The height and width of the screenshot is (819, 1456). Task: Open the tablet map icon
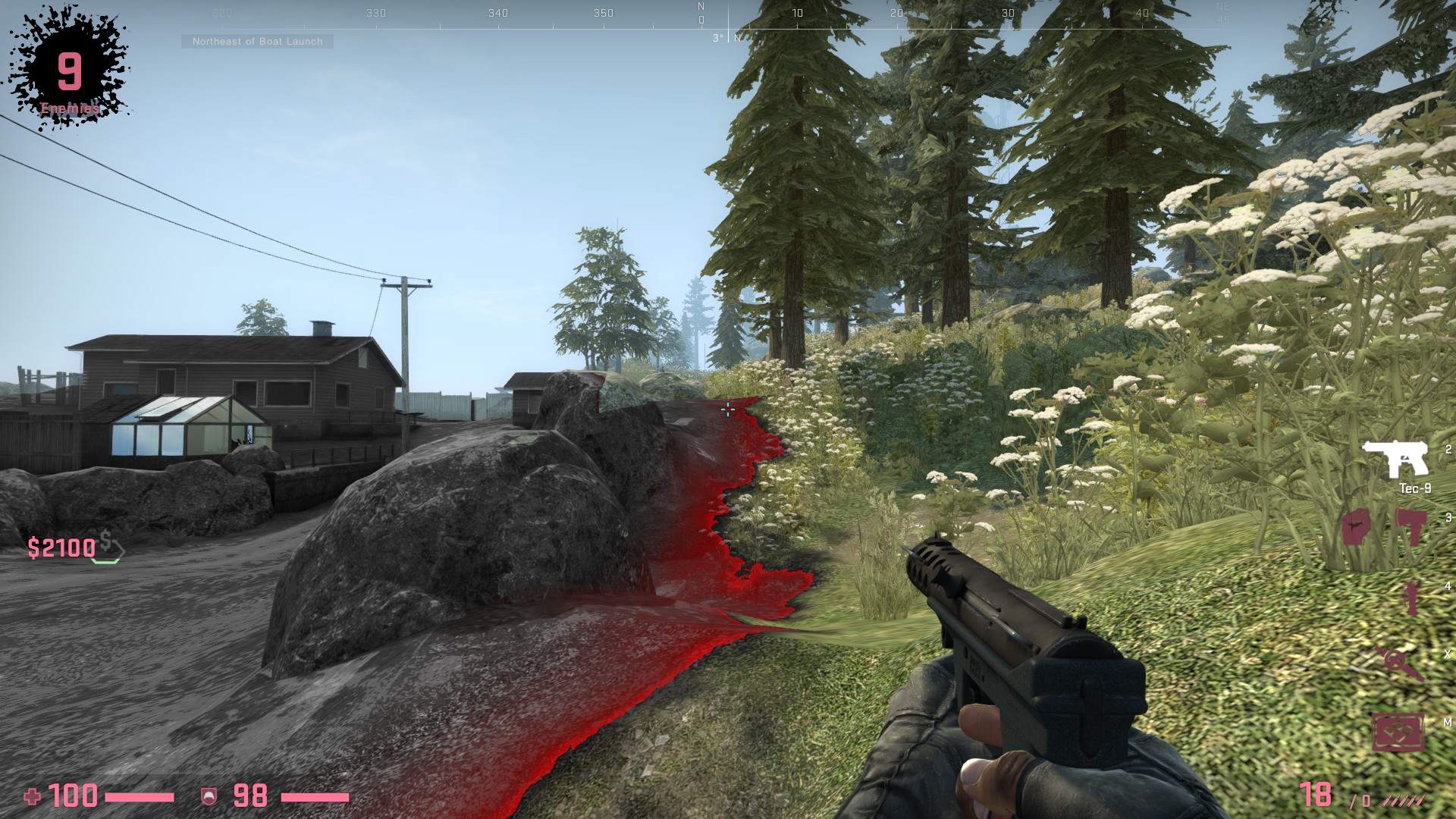tap(1399, 731)
